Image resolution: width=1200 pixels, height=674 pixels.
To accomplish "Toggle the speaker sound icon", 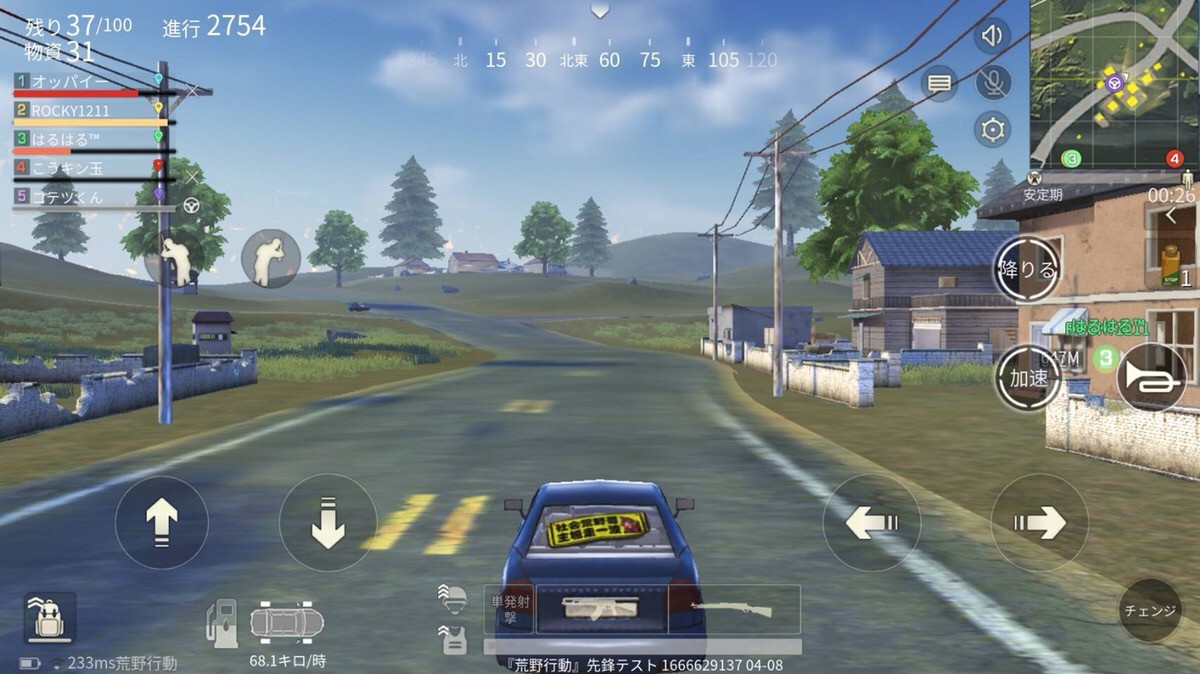I will 992,37.
